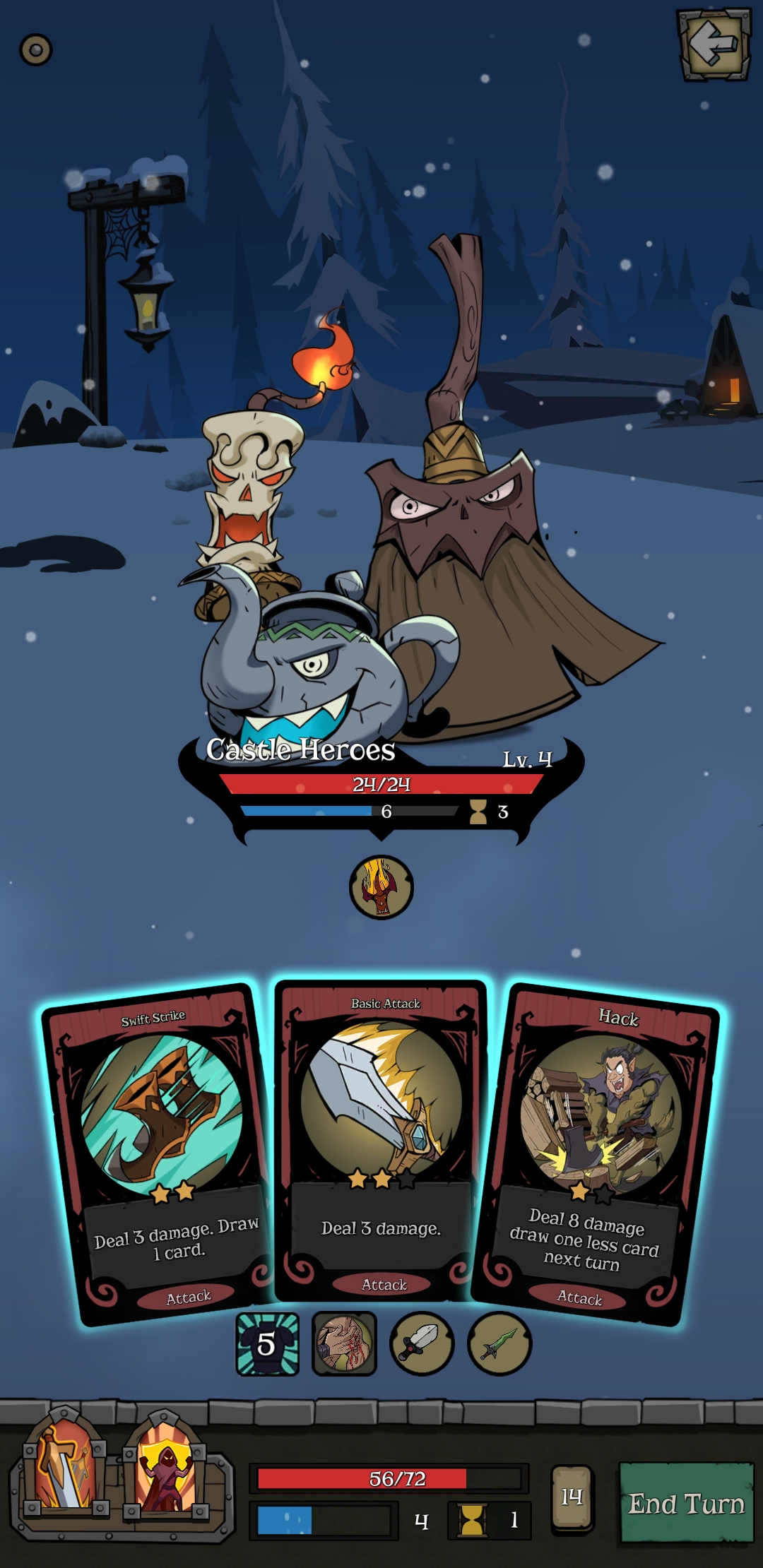End the current turn
763x1568 pixels.
[686, 1502]
